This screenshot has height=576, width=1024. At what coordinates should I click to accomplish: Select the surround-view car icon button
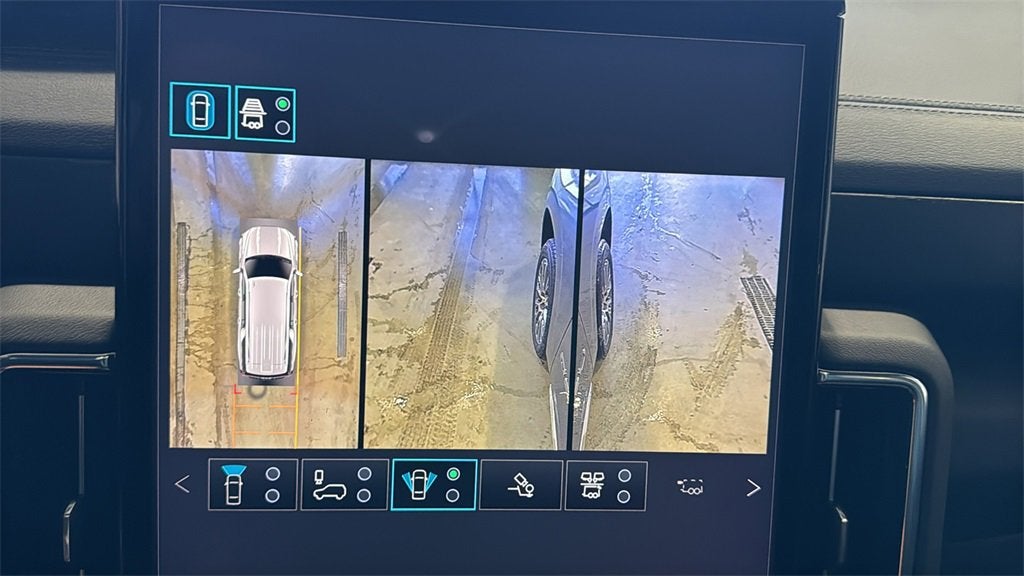200,110
